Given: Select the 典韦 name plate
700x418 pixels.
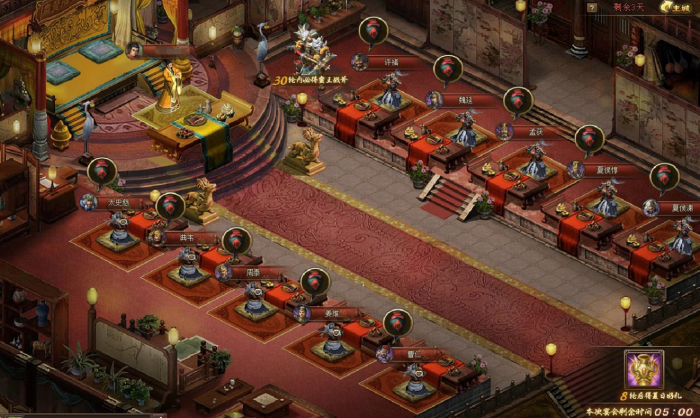Looking at the screenshot, I should [186, 238].
